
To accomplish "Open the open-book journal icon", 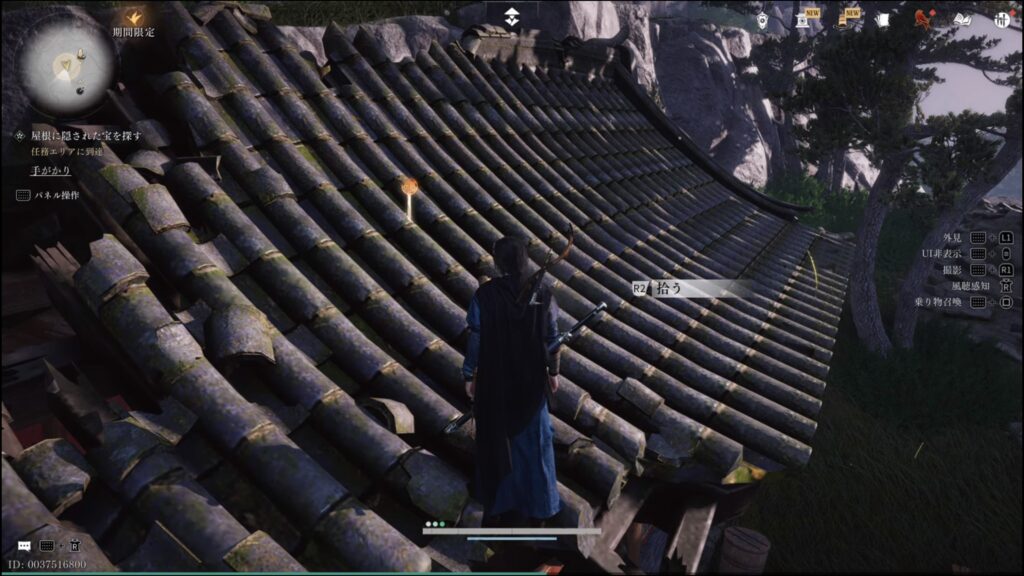I will click(x=962, y=19).
